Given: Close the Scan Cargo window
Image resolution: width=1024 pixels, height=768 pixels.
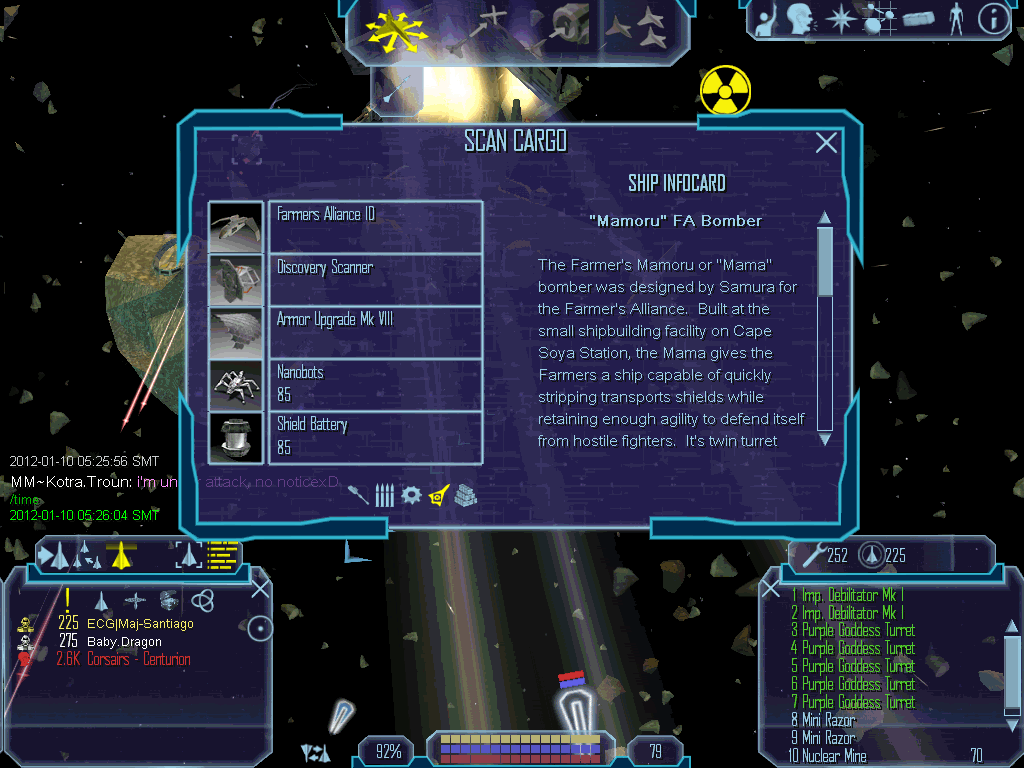Looking at the screenshot, I should pos(826,143).
